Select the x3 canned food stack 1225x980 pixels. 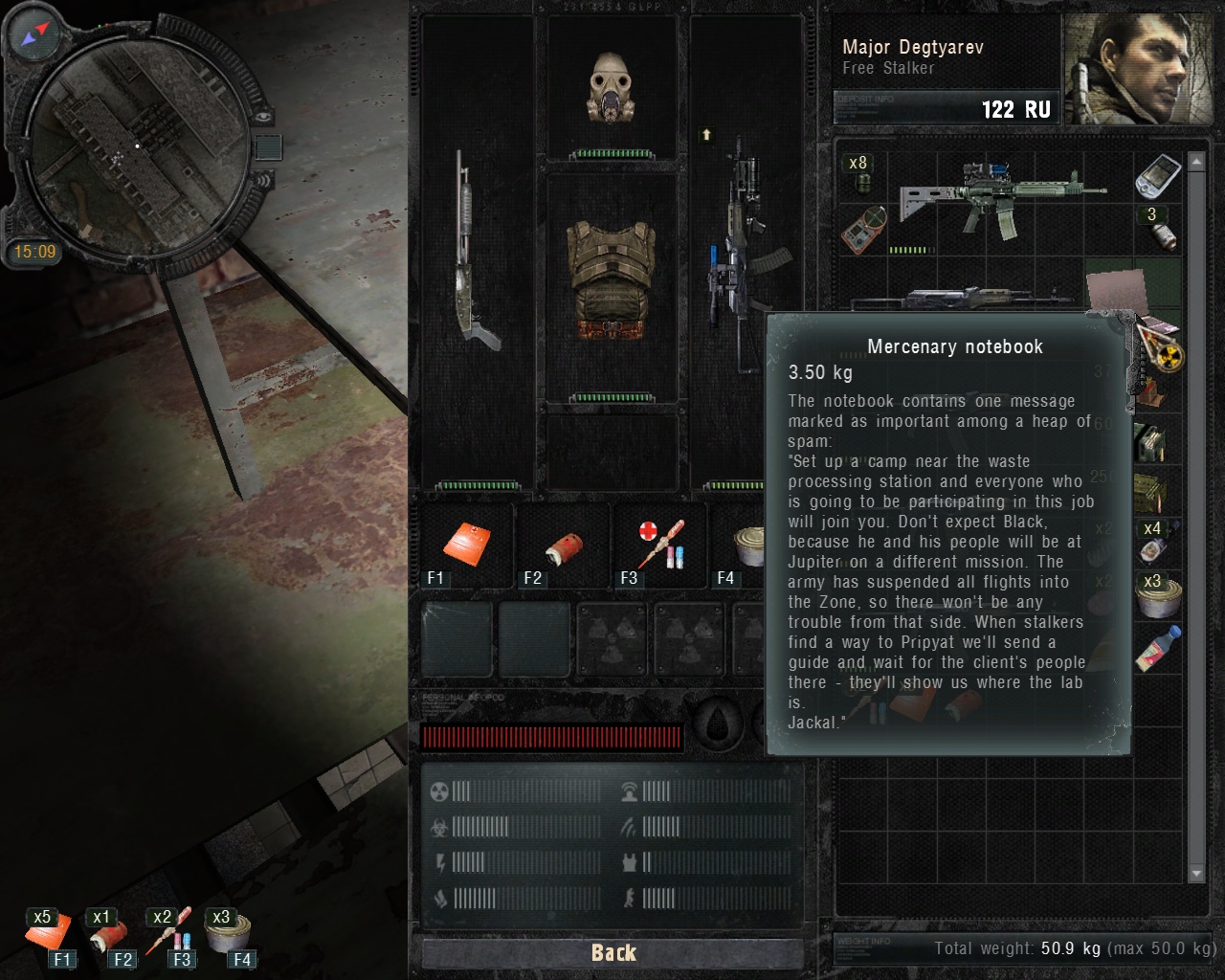coord(1158,595)
